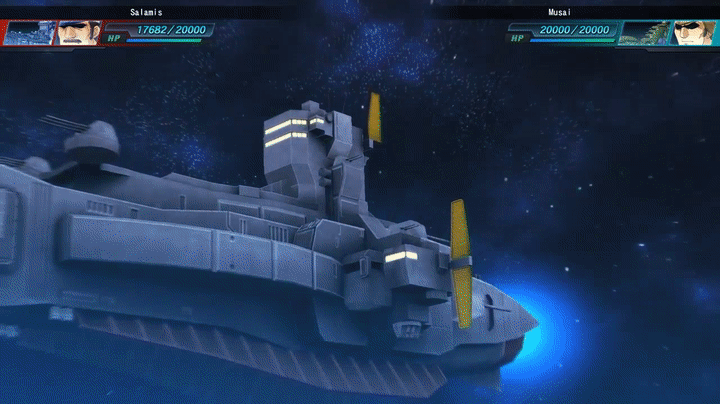
Task: Select the Musai pilot portrait
Action: [693, 33]
